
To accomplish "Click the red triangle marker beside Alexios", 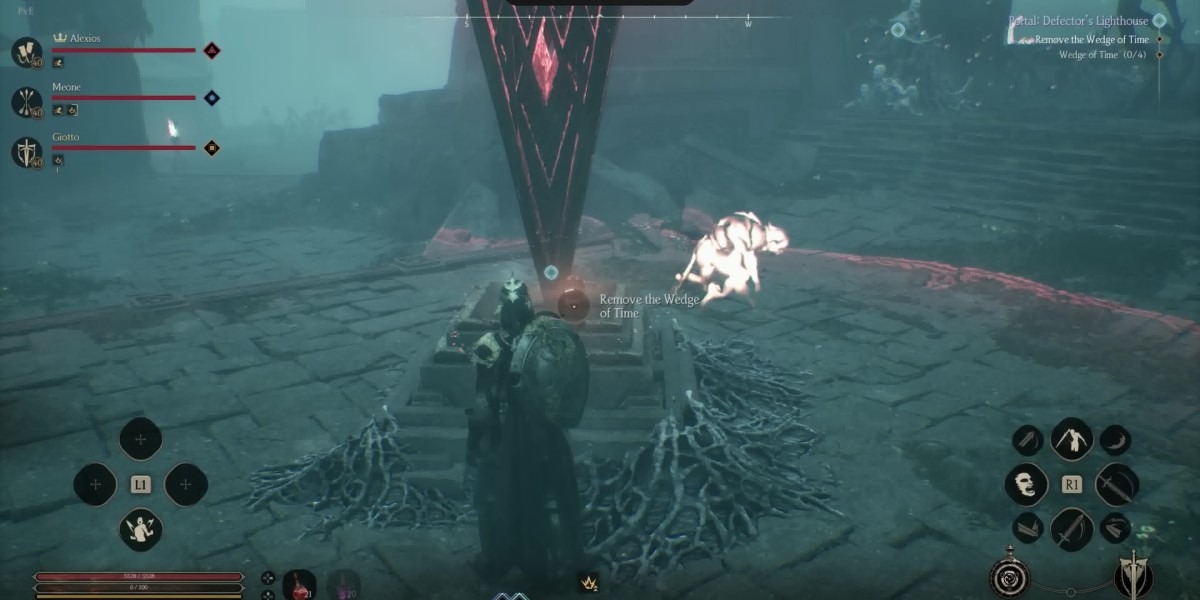I will click(211, 50).
